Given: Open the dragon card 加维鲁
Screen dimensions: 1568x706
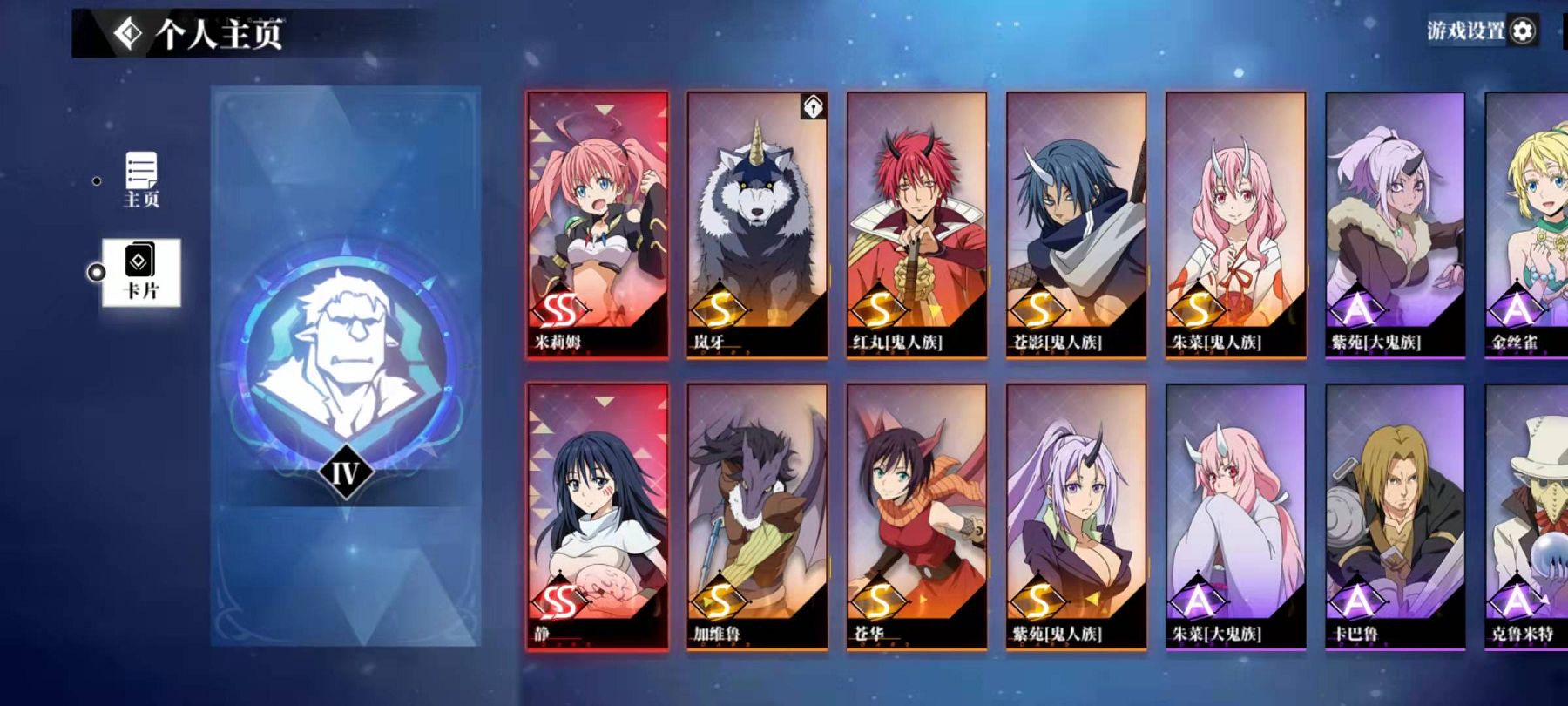Looking at the screenshot, I should click(x=757, y=516).
